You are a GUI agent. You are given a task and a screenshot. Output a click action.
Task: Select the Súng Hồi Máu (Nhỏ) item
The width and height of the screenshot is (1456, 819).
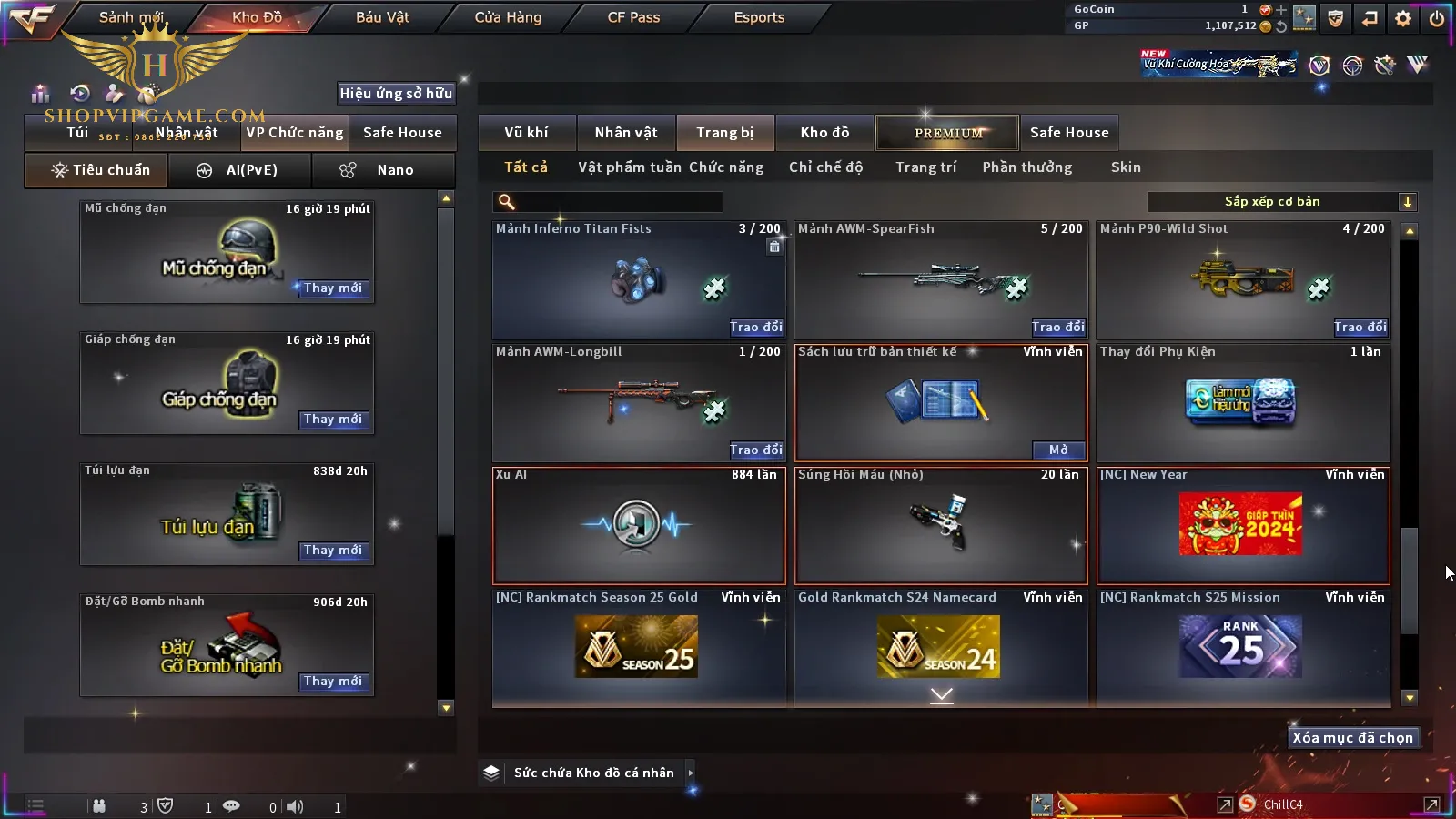tap(941, 525)
